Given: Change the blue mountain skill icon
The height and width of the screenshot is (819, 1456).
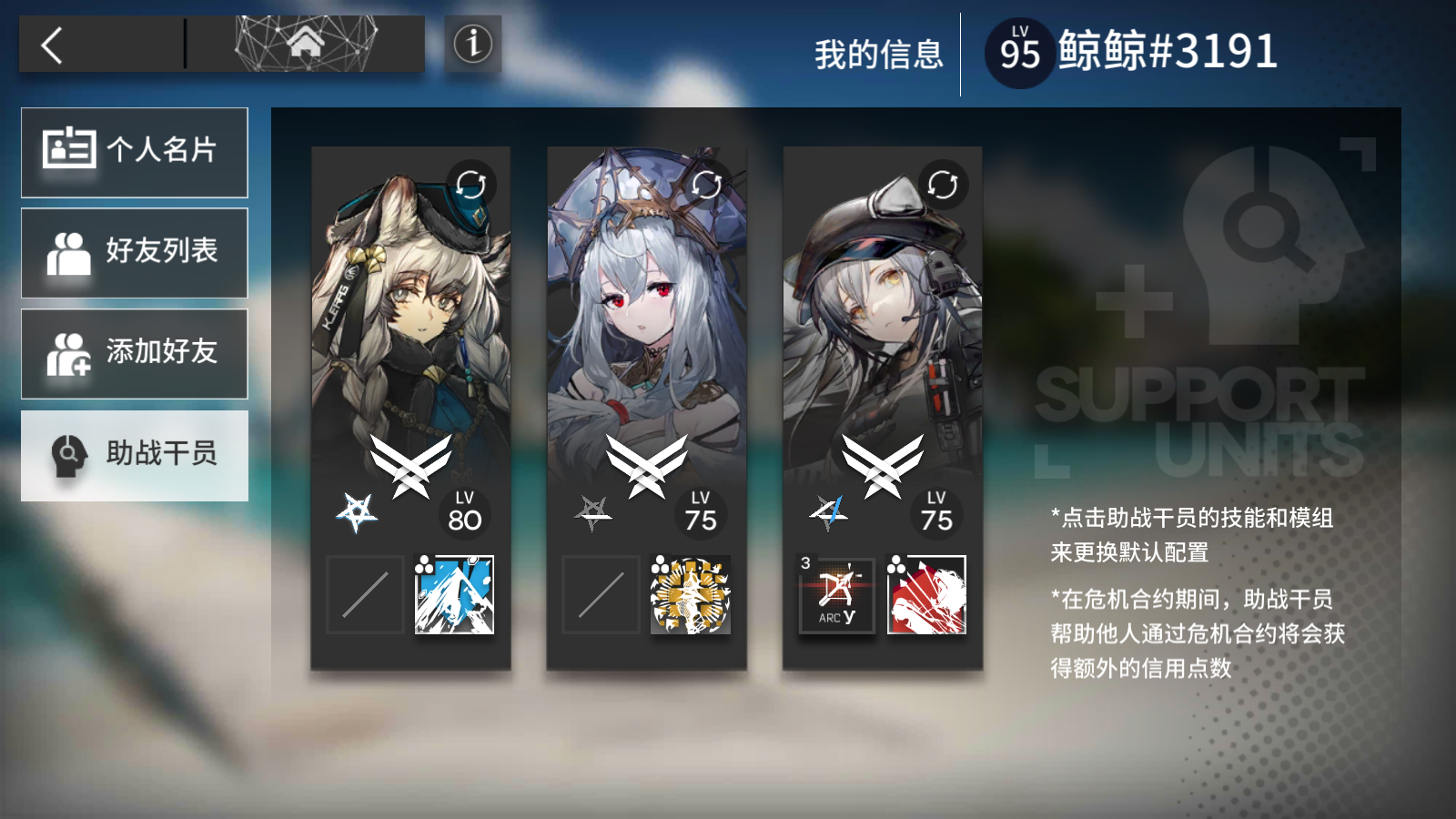Looking at the screenshot, I should click(454, 594).
